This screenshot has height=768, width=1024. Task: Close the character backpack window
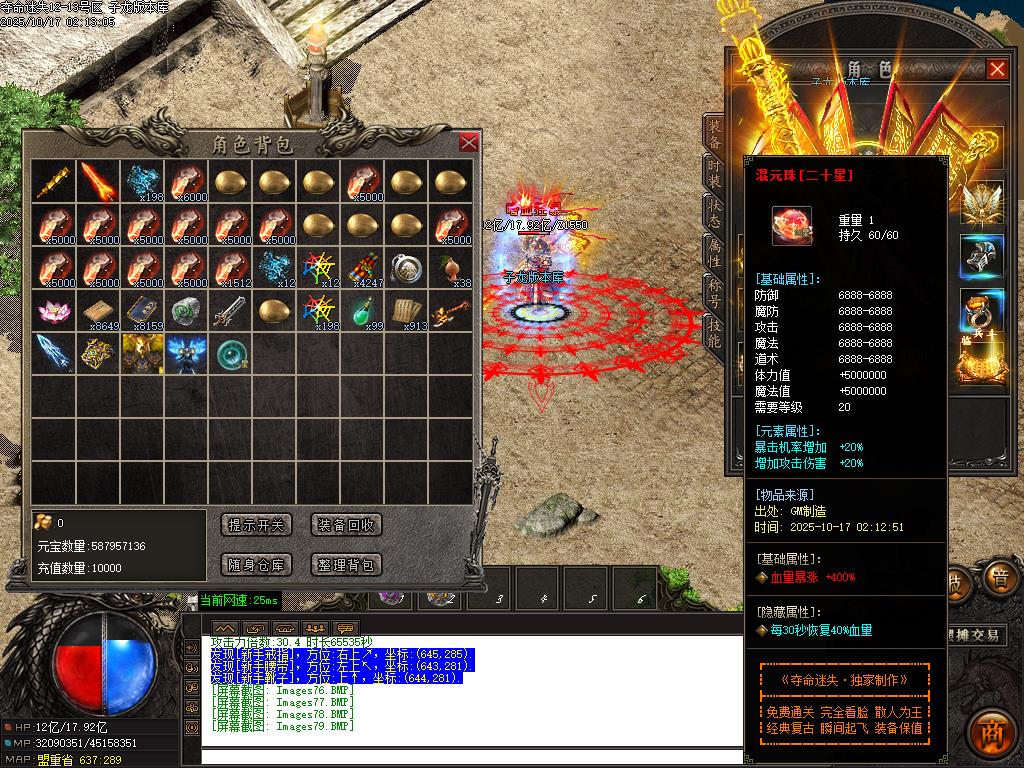pos(468,142)
